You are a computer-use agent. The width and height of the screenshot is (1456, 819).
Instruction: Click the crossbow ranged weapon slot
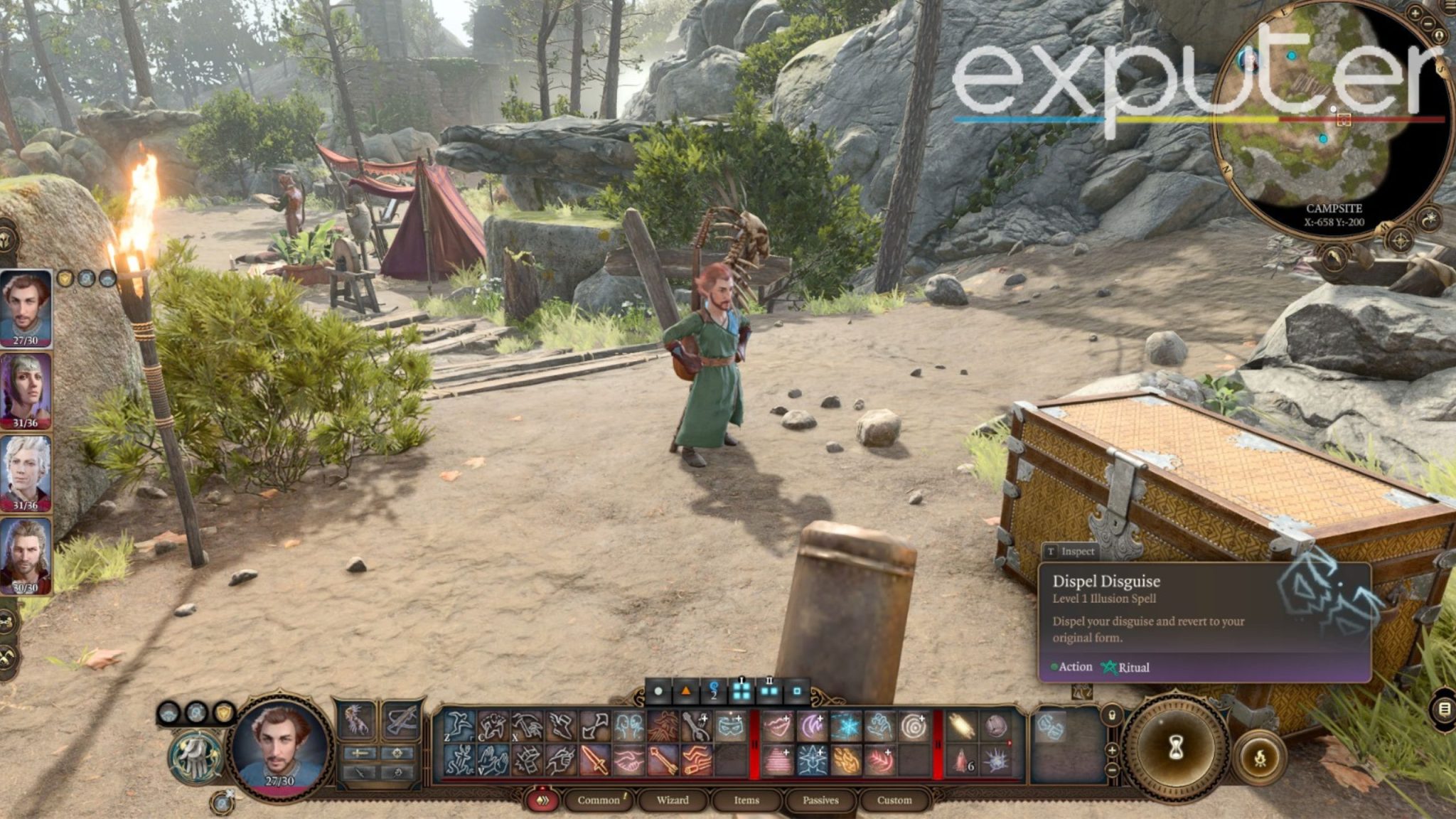[401, 719]
